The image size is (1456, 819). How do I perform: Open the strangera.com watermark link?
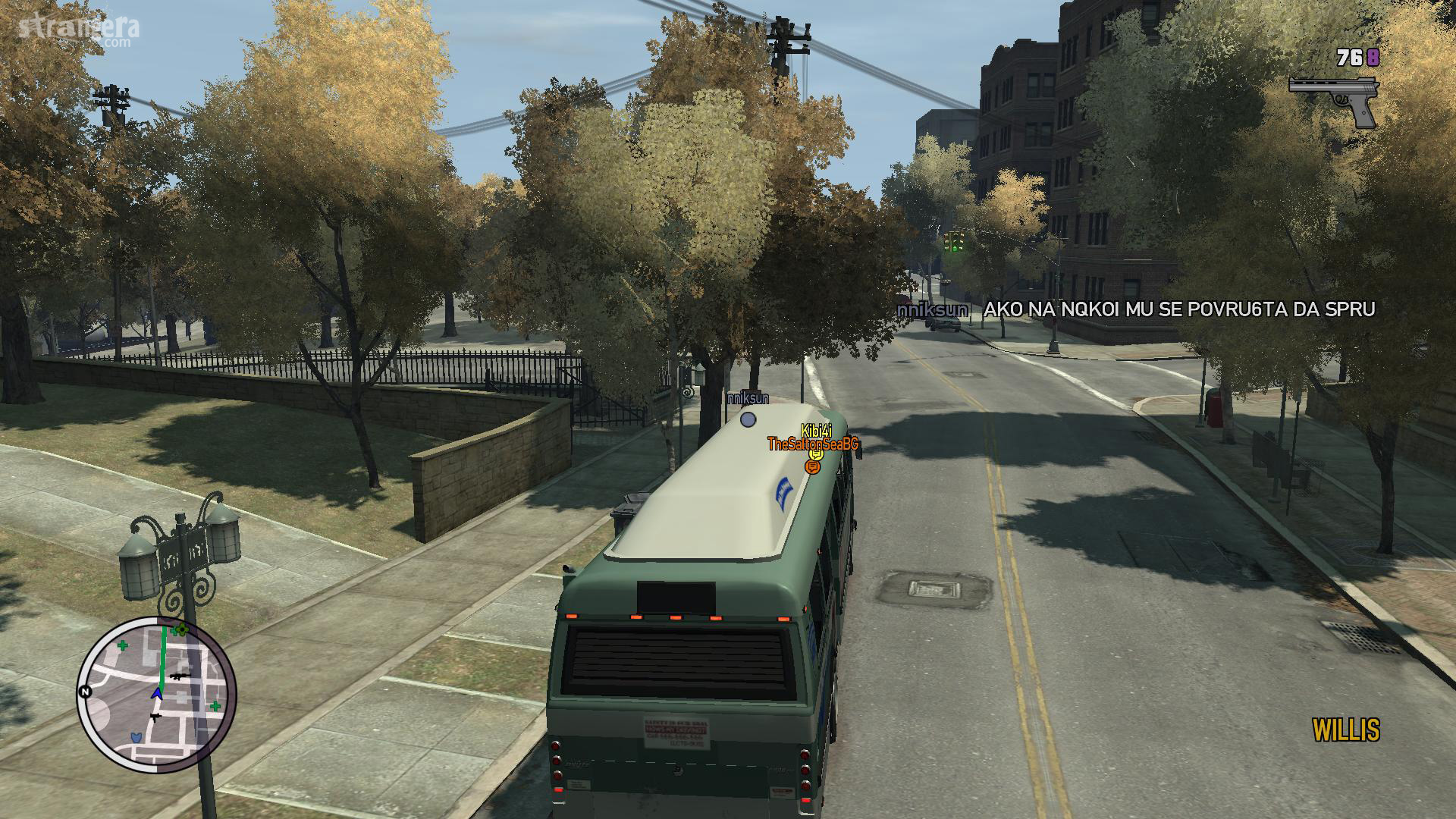tap(80, 30)
